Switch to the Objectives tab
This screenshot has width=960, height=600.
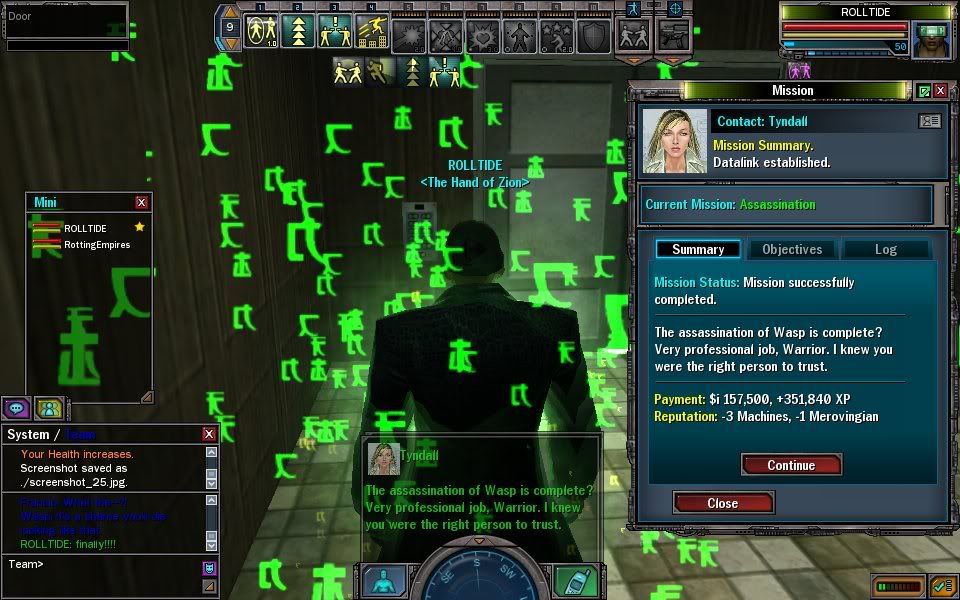coord(792,249)
